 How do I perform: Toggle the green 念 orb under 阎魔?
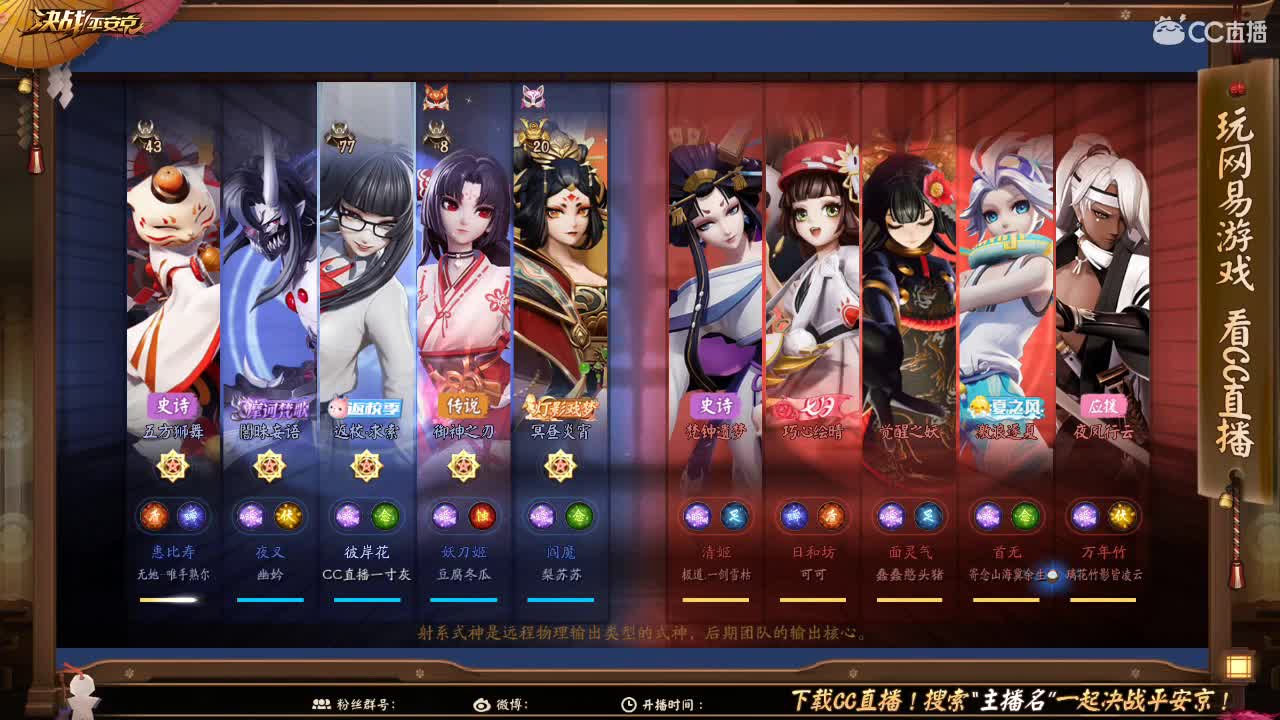[580, 516]
